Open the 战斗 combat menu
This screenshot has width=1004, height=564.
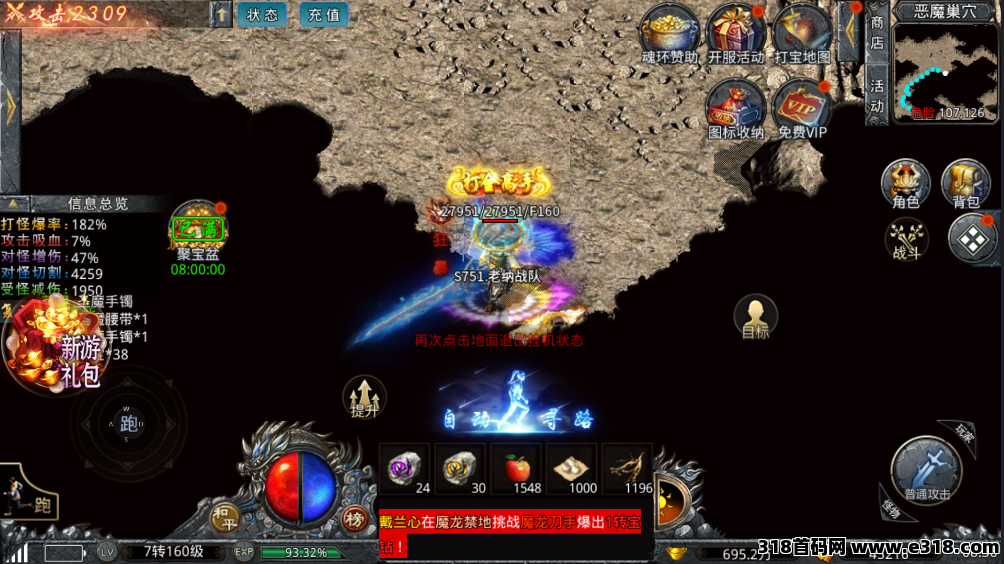[x=905, y=241]
